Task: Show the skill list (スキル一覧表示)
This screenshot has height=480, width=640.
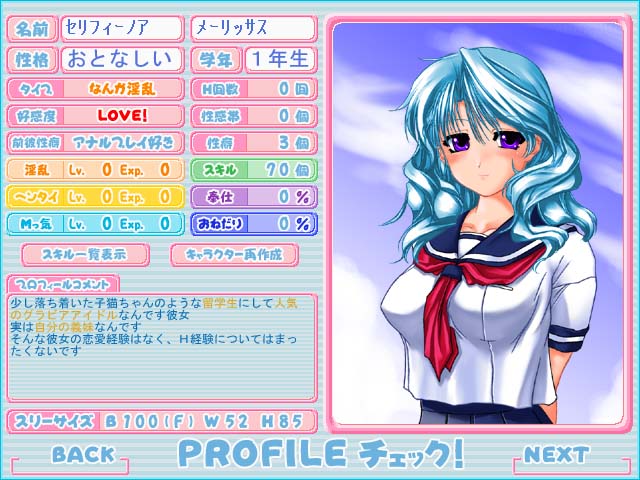Action: (84, 254)
